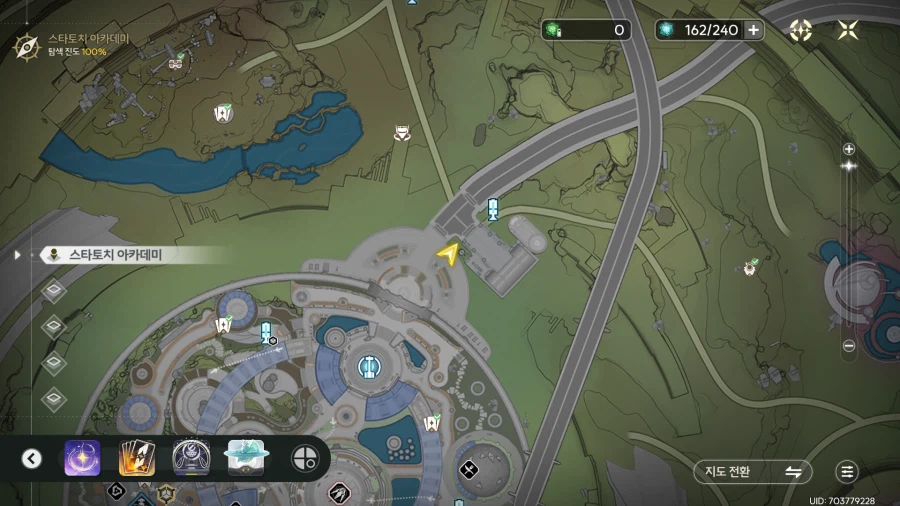
Task: Select the teleport beacon near the yellow arrow
Action: pyautogui.click(x=492, y=209)
